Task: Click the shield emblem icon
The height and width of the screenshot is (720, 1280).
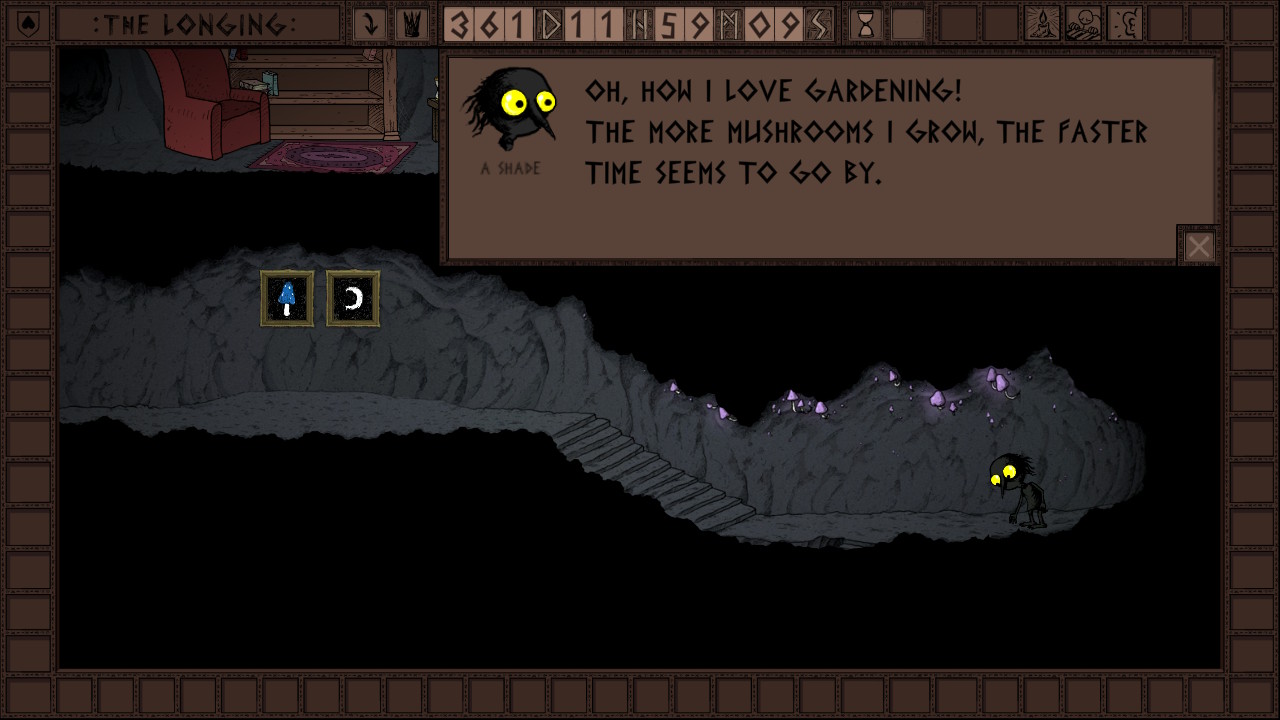Action: (x=28, y=24)
